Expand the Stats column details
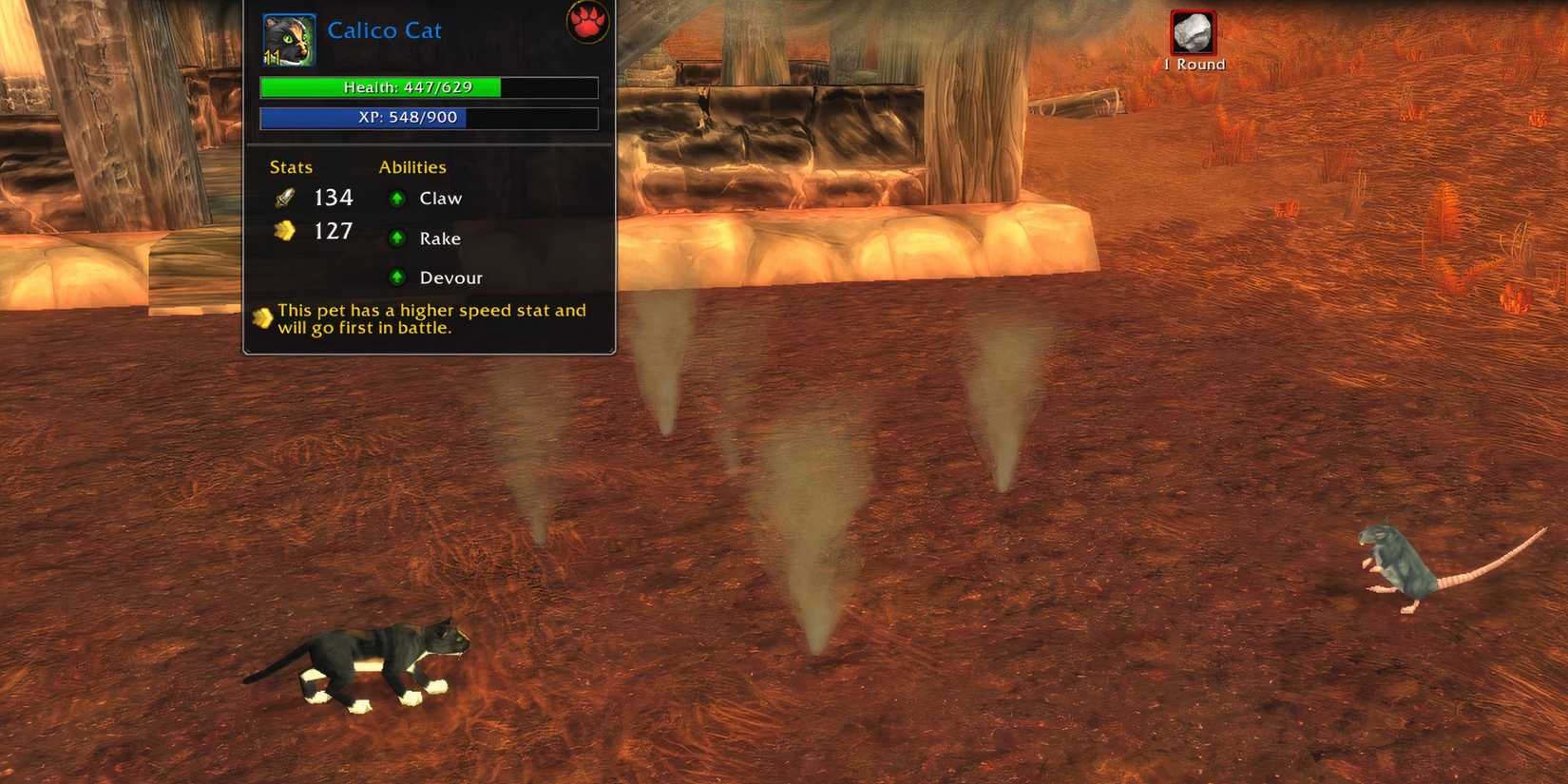This screenshot has height=784, width=1568. click(x=290, y=167)
